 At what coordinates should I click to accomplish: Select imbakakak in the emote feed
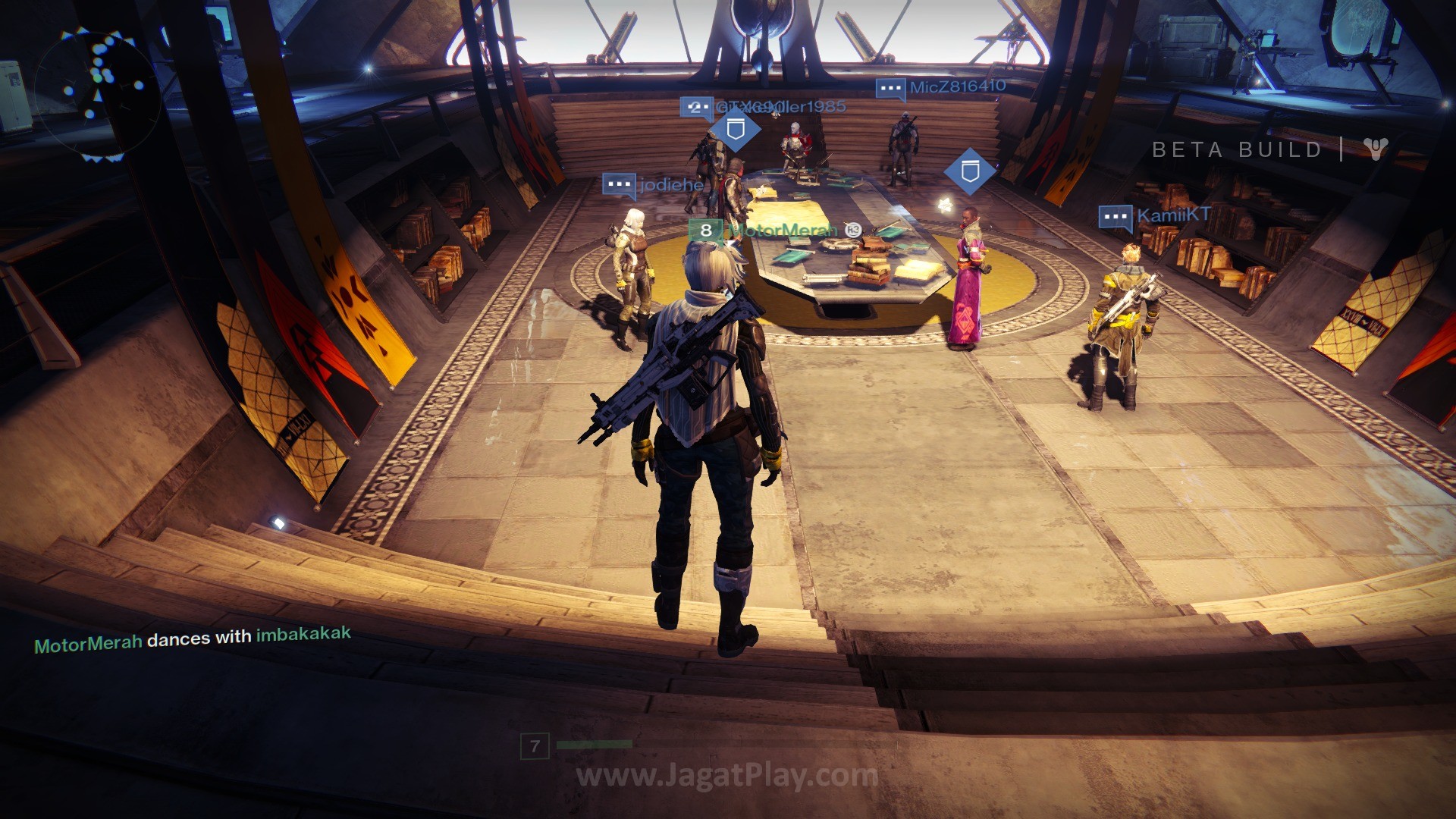(303, 634)
